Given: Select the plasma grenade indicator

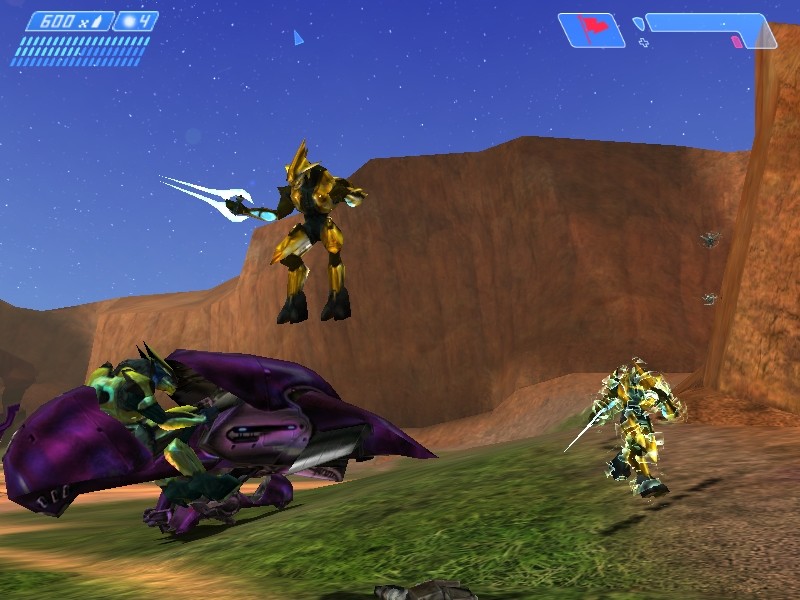Looking at the screenshot, I should coord(135,21).
